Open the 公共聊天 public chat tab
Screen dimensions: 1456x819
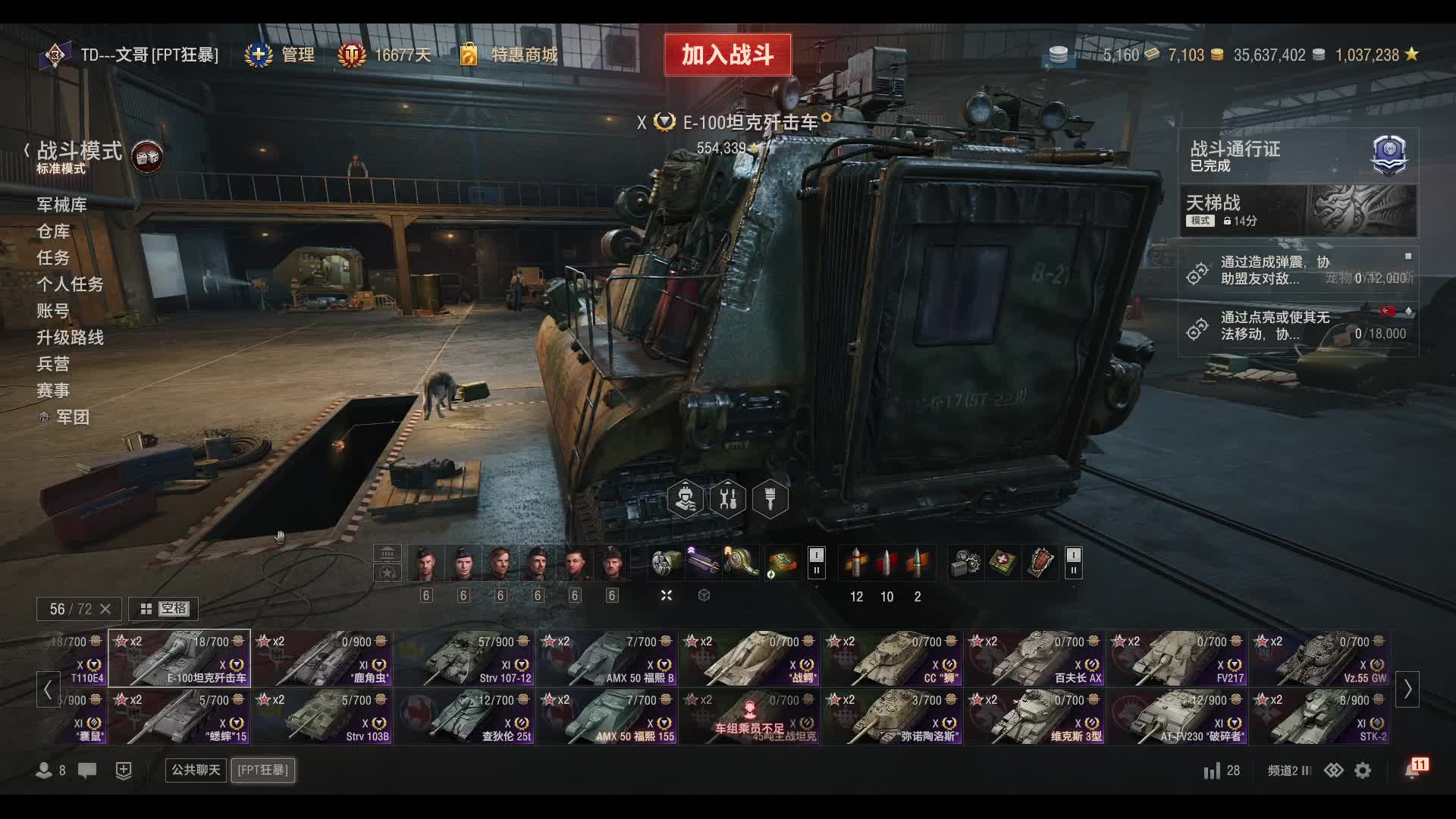[x=196, y=770]
